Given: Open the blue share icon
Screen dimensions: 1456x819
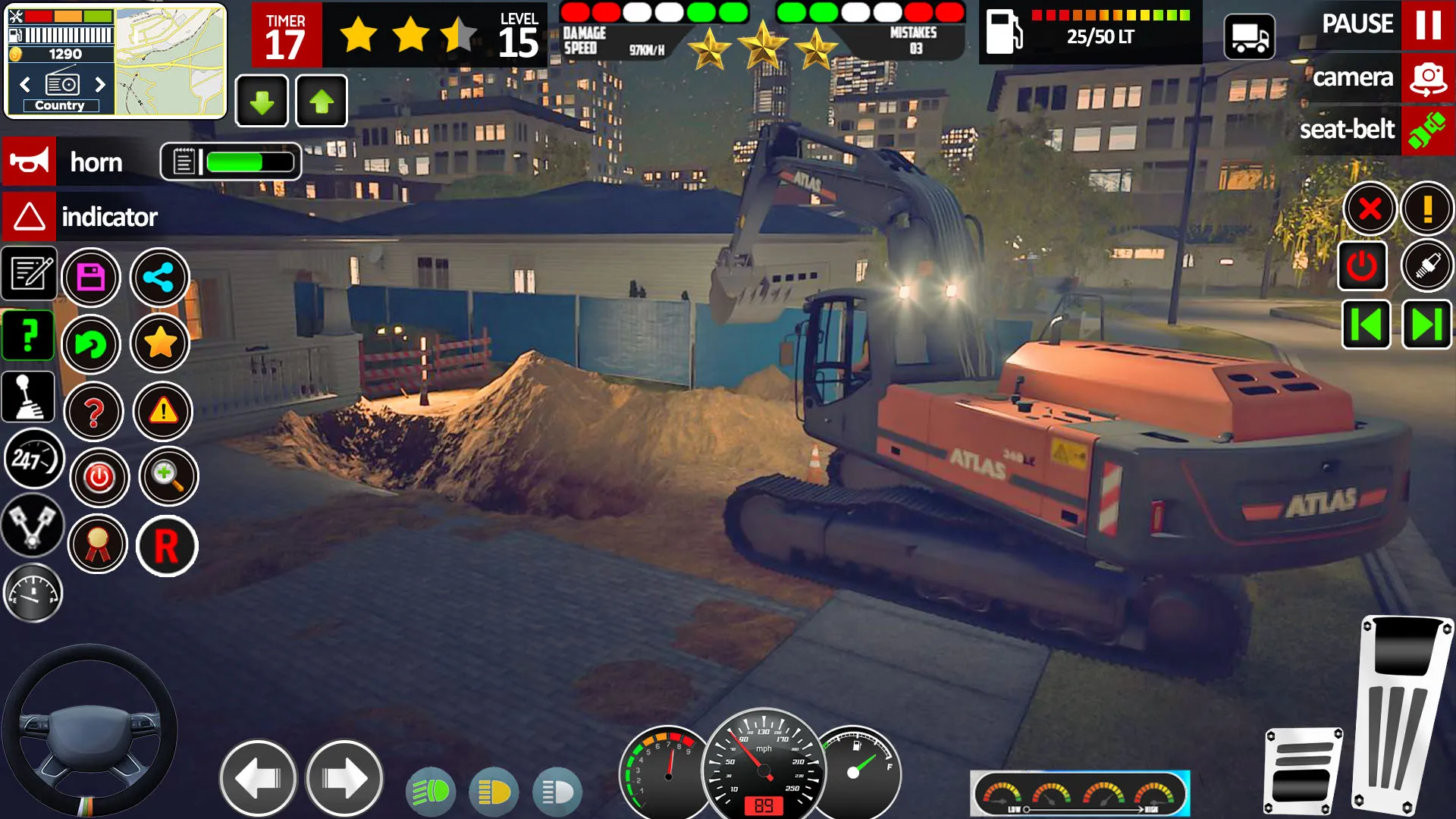Looking at the screenshot, I should (159, 278).
